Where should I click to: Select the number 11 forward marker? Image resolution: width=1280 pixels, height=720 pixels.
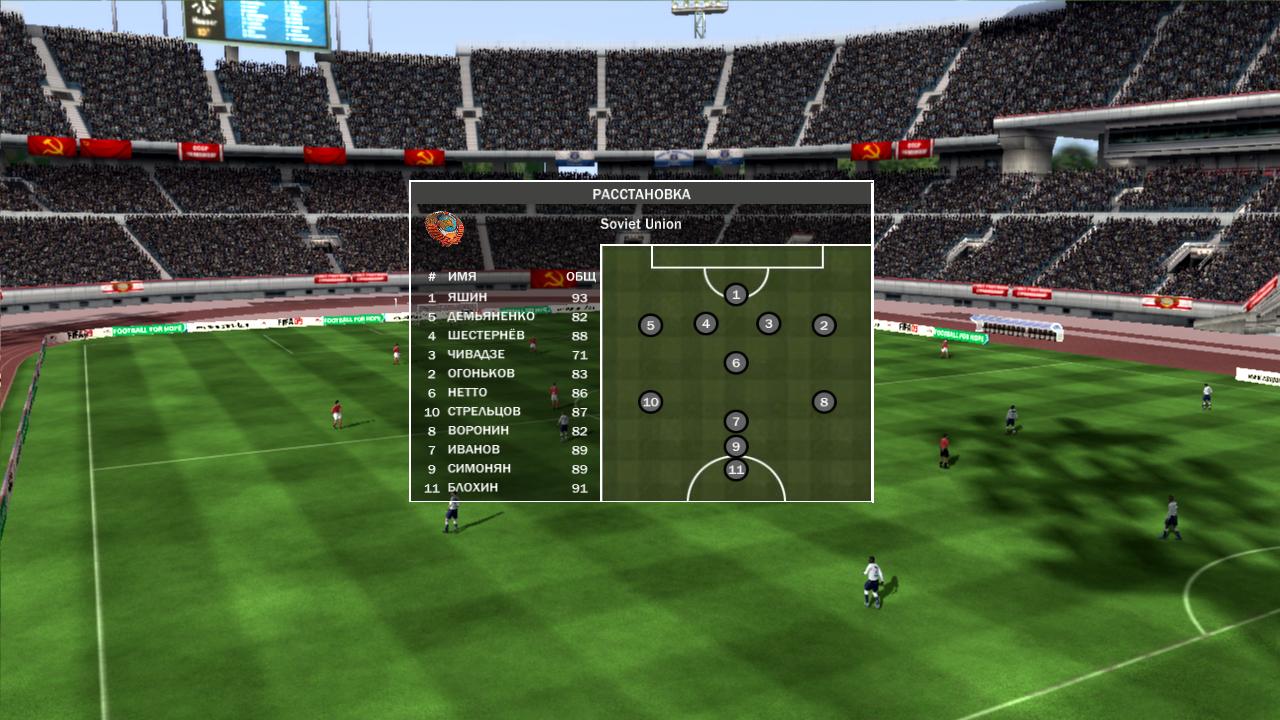736,469
